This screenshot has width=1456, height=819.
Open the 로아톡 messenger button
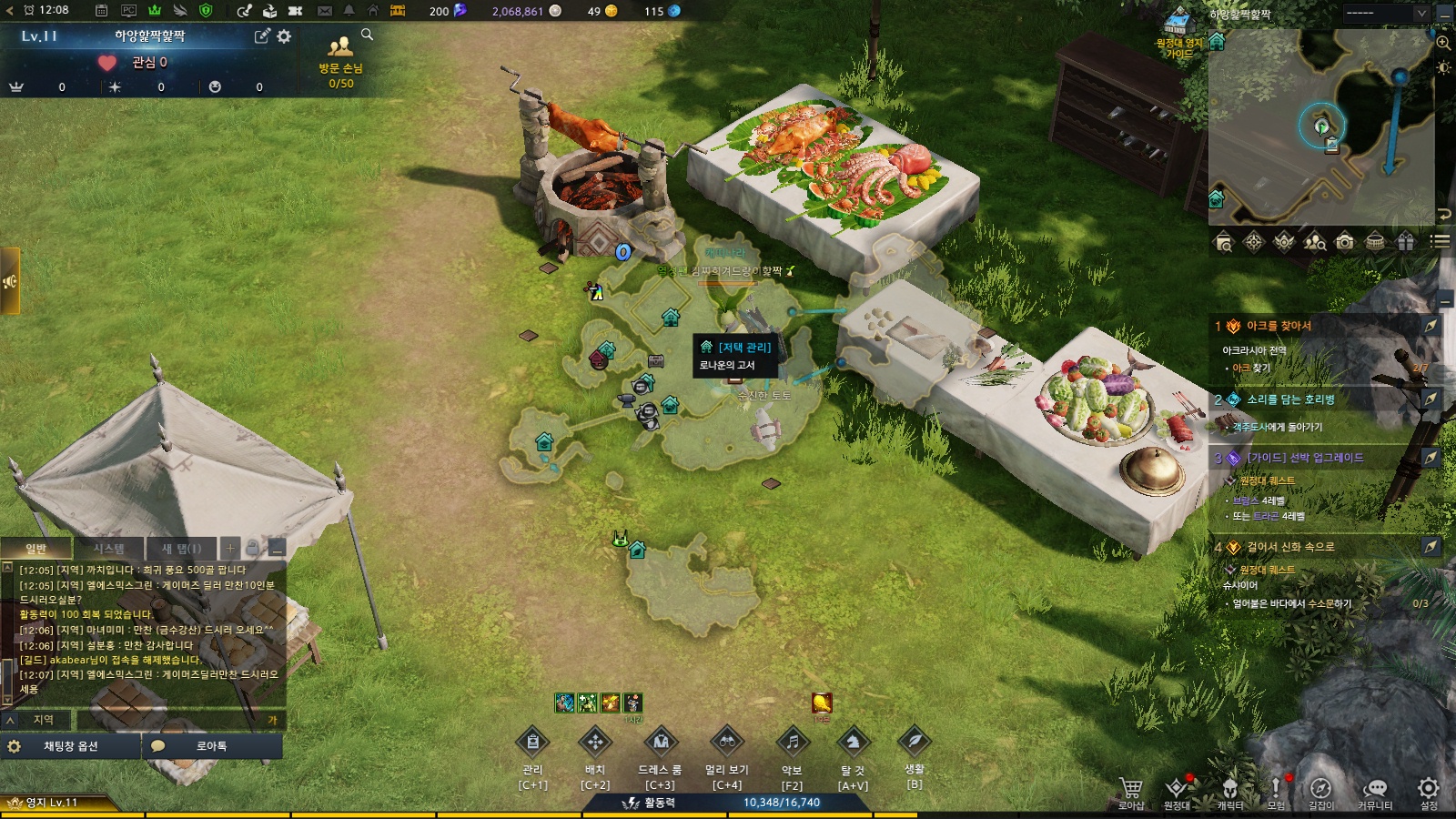(211, 746)
